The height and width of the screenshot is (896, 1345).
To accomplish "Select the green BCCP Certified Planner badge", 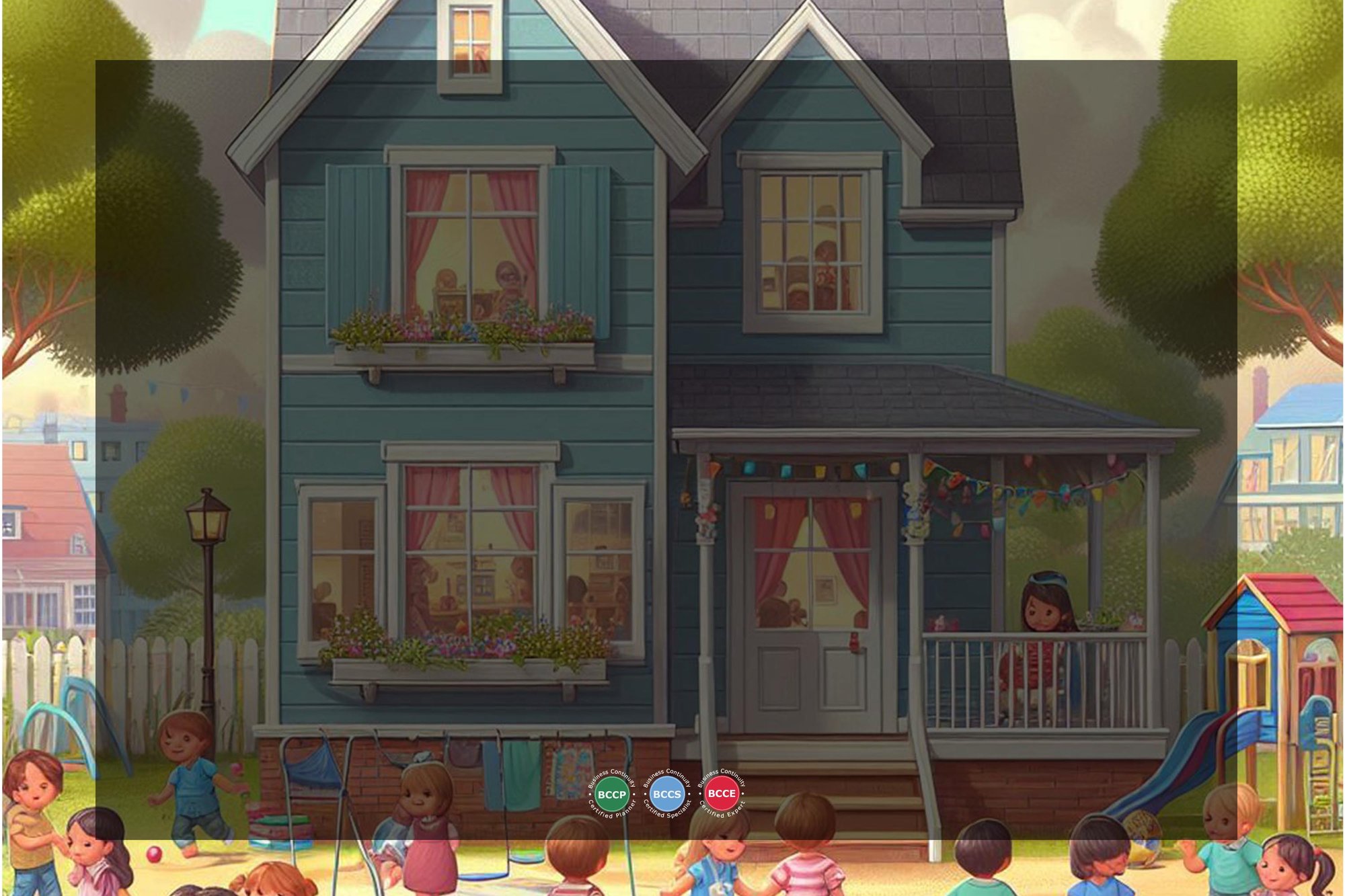I will [x=611, y=794].
